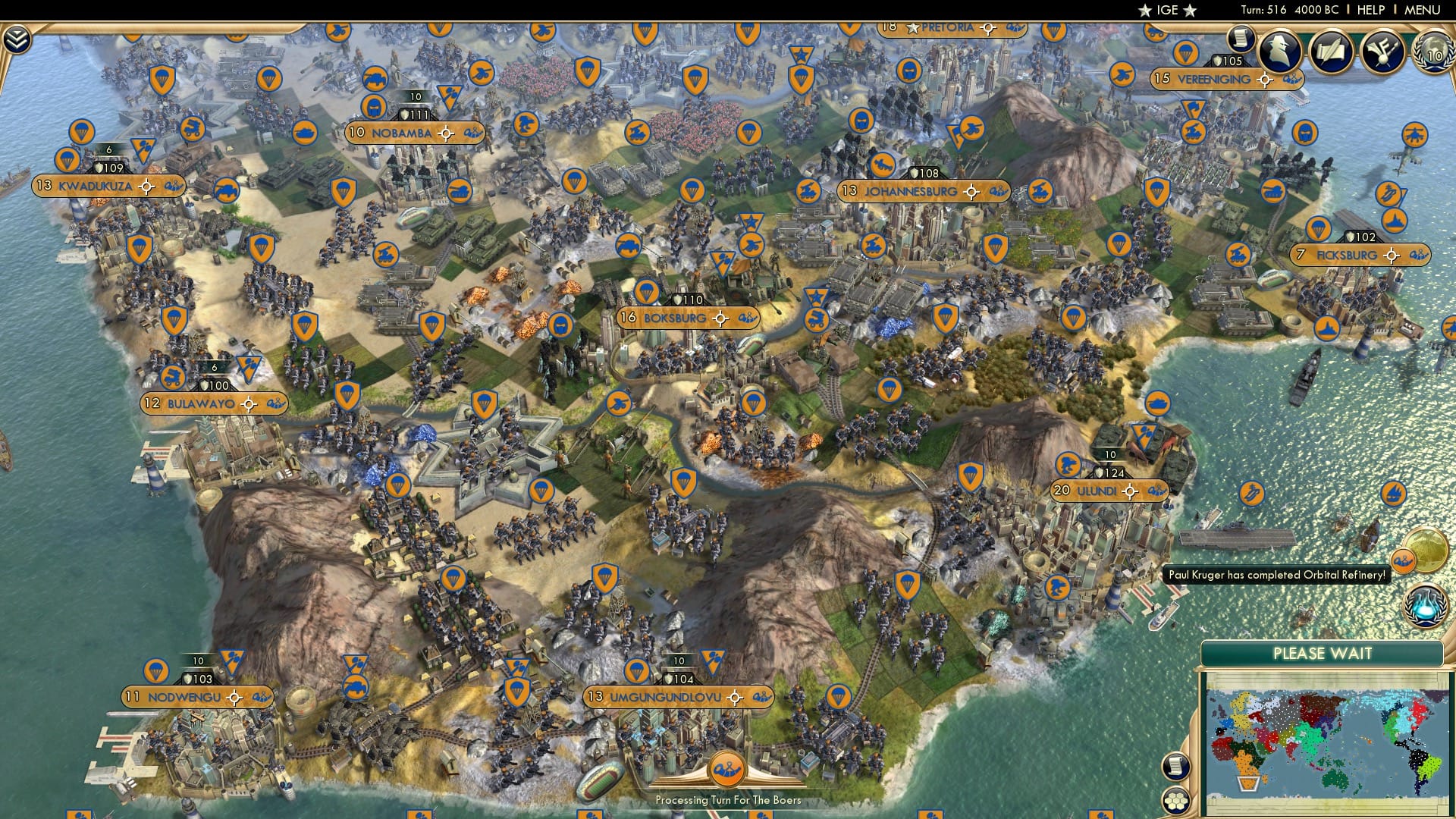Image resolution: width=1456 pixels, height=819 pixels.
Task: Click the star icon on Pretoria's banner
Action: click(913, 28)
